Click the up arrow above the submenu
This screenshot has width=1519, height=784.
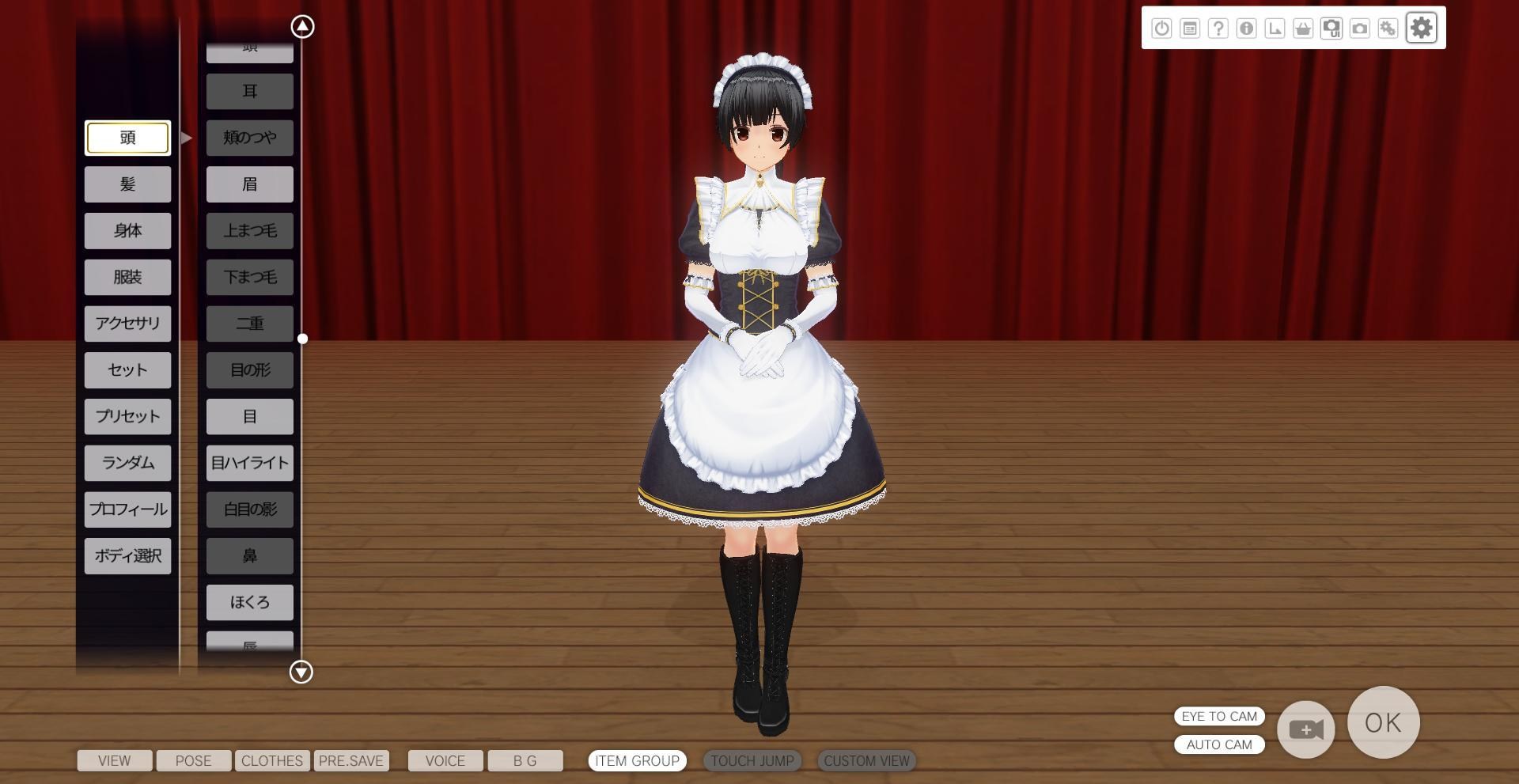(301, 25)
